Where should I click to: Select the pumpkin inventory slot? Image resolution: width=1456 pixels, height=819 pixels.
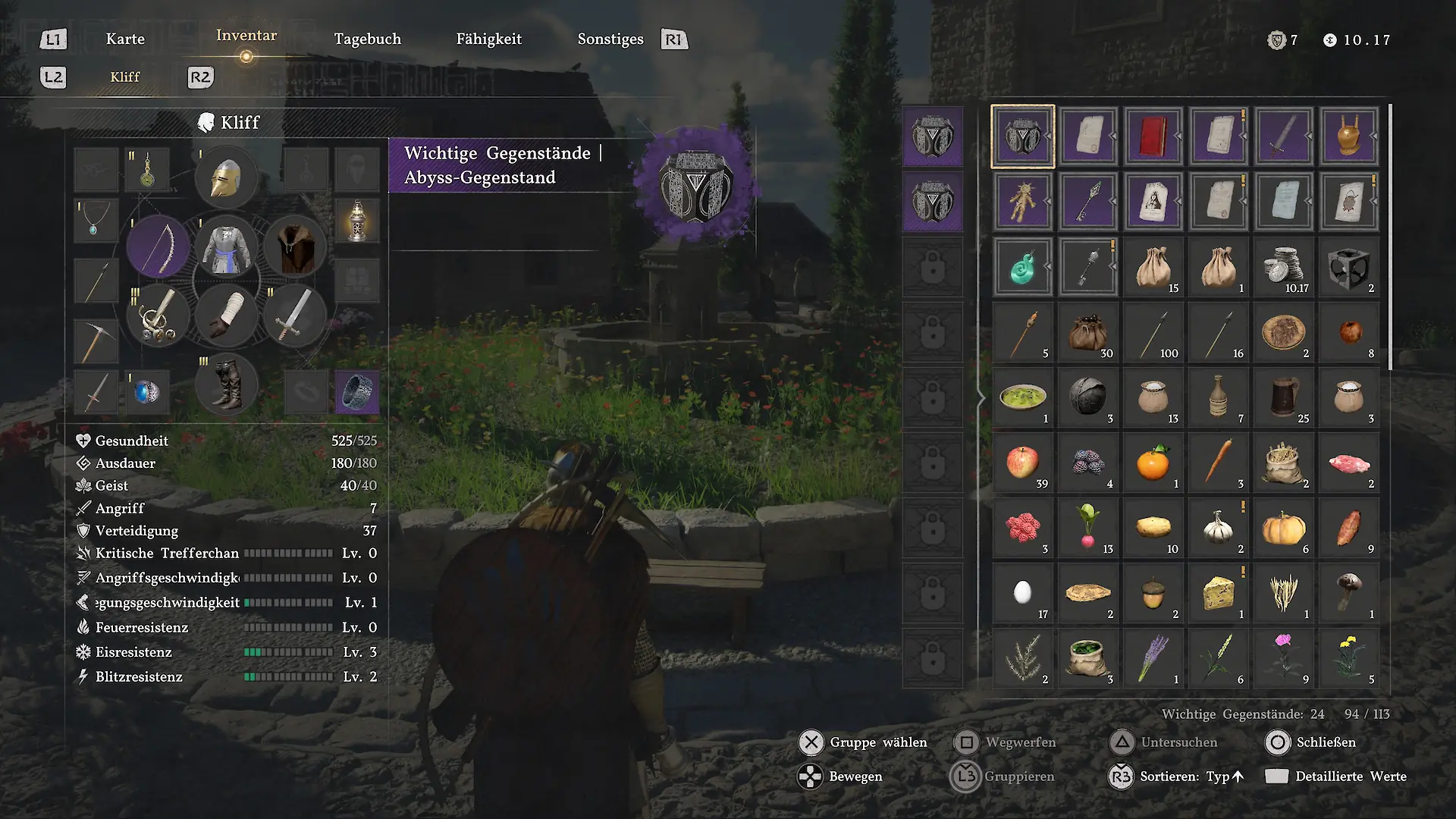(1283, 528)
